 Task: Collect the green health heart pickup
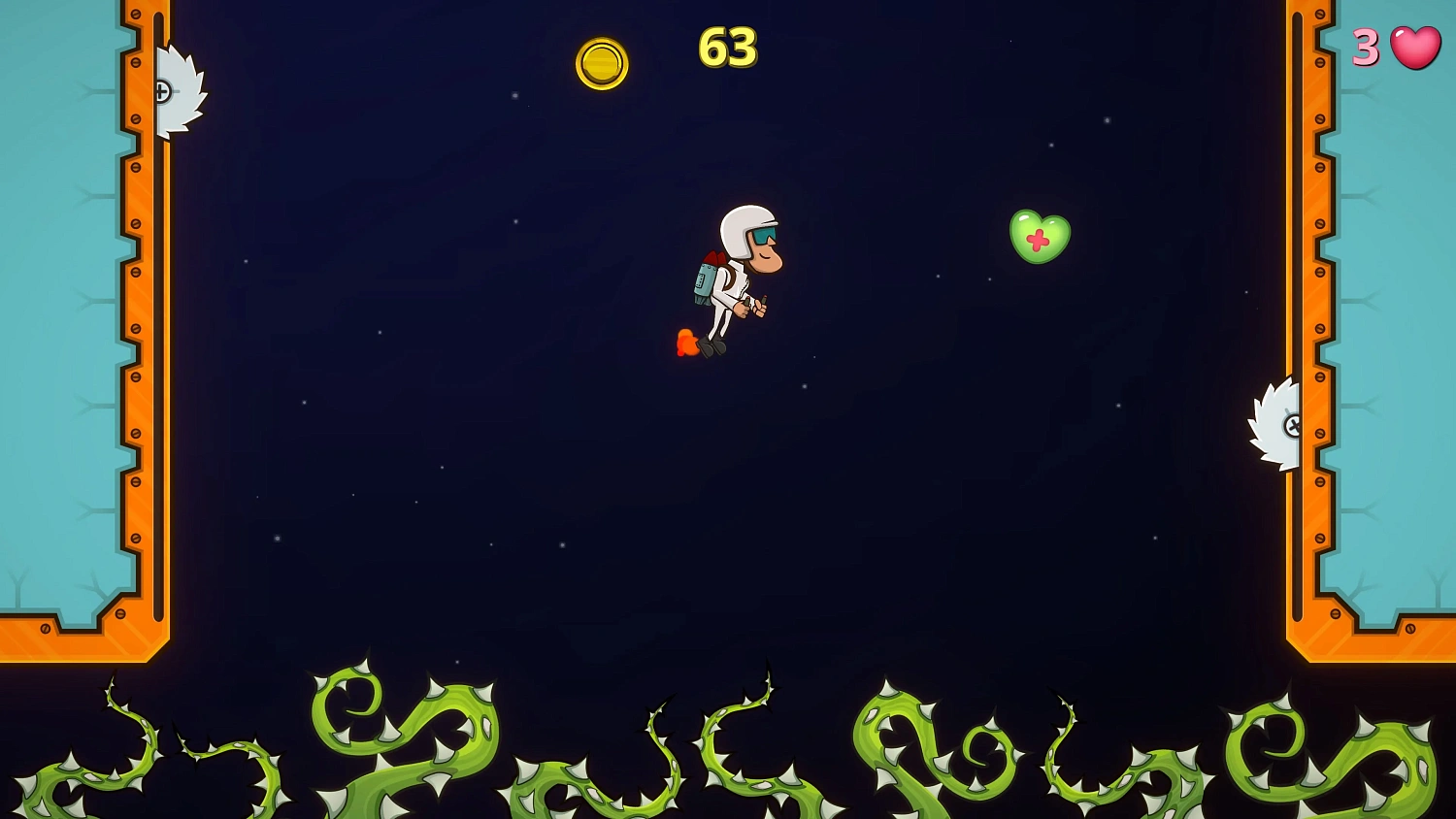click(1039, 233)
